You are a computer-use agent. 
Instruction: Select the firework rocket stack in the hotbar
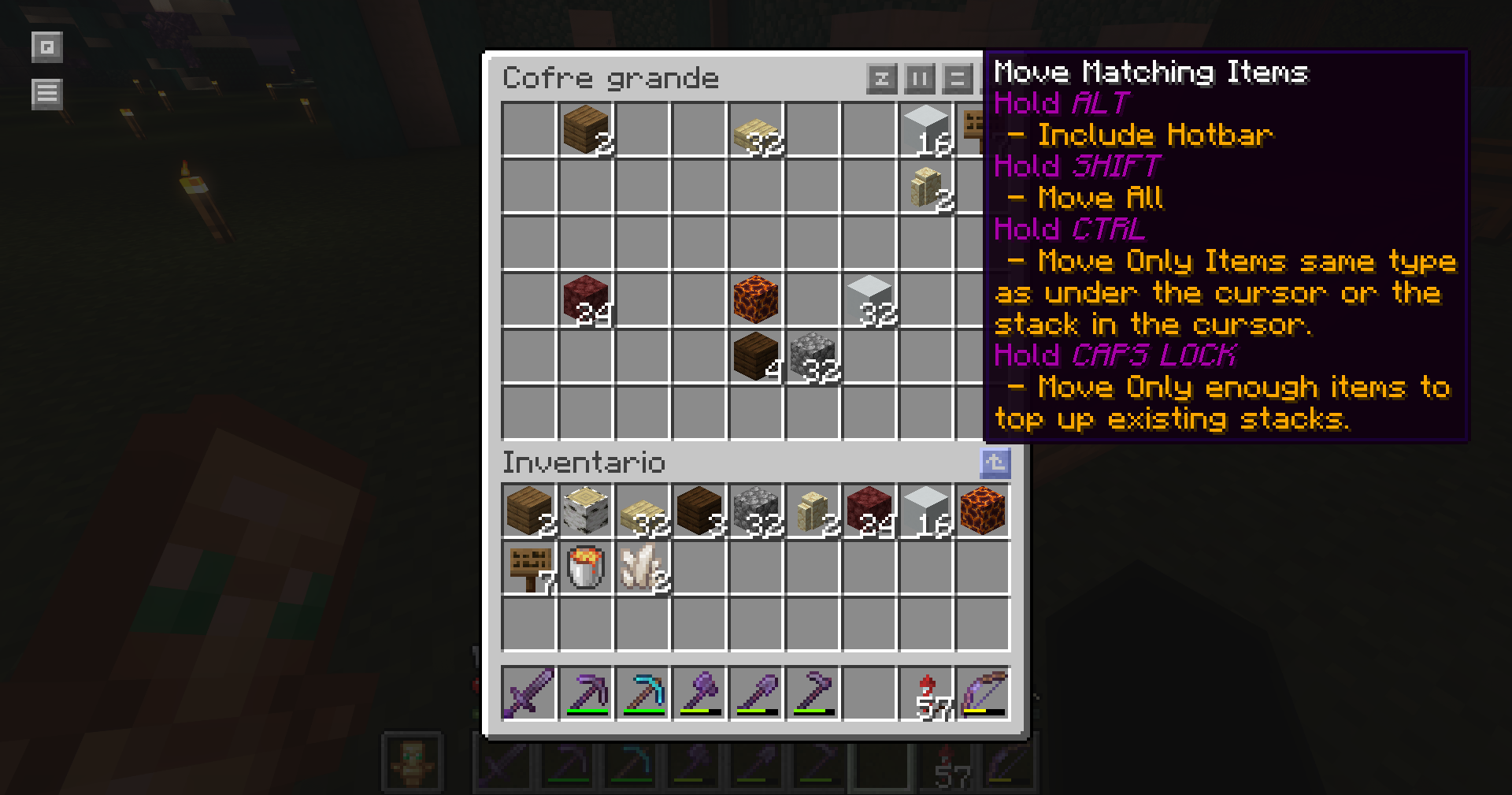pos(926,694)
